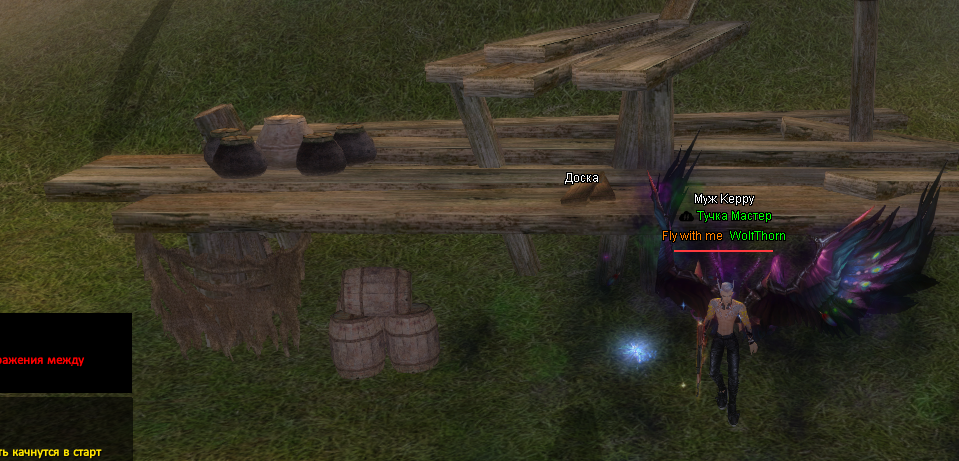Click the Доска item label

point(582,178)
